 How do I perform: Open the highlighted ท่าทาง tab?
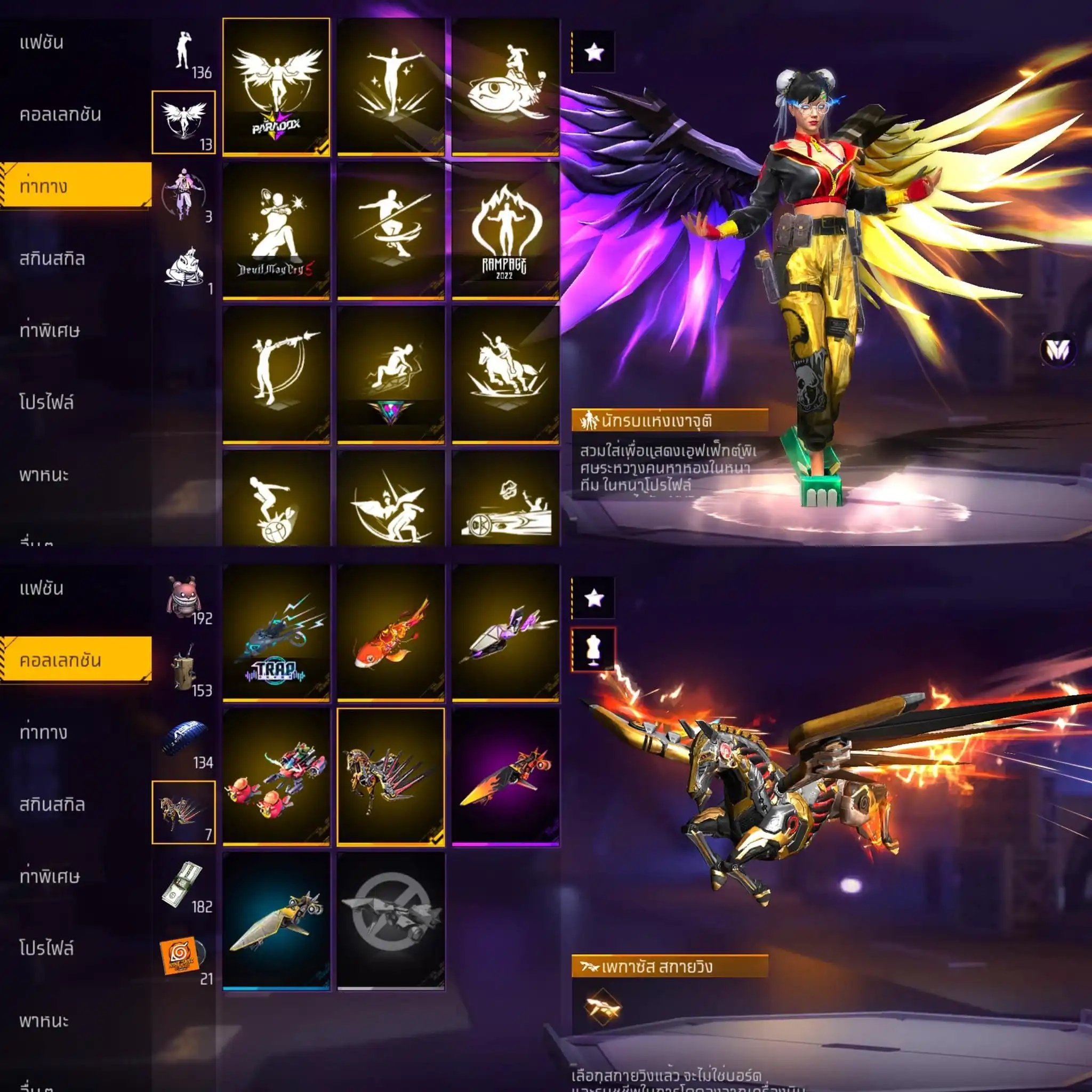[x=76, y=186]
